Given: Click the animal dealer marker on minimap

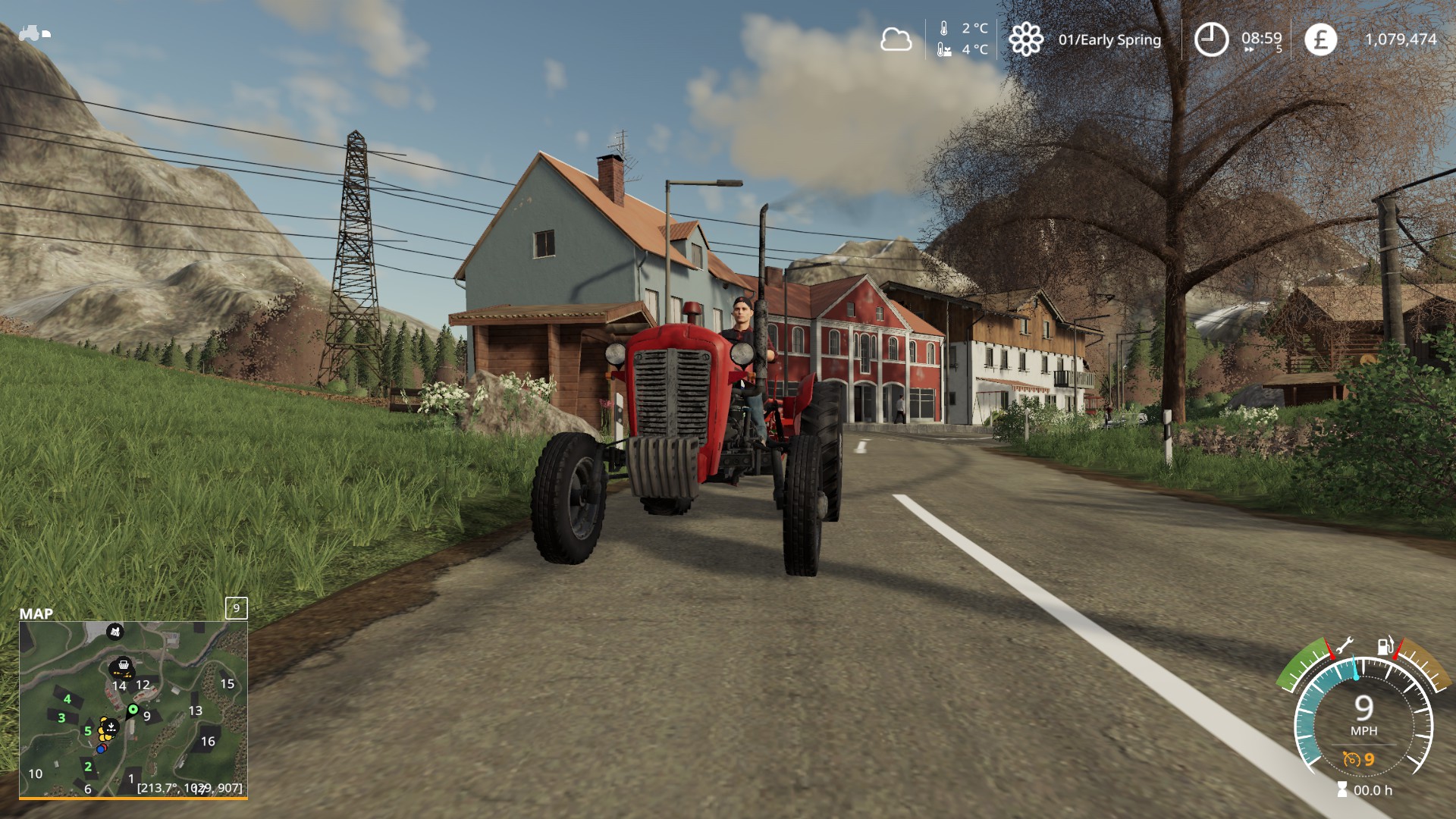Looking at the screenshot, I should click(115, 630).
